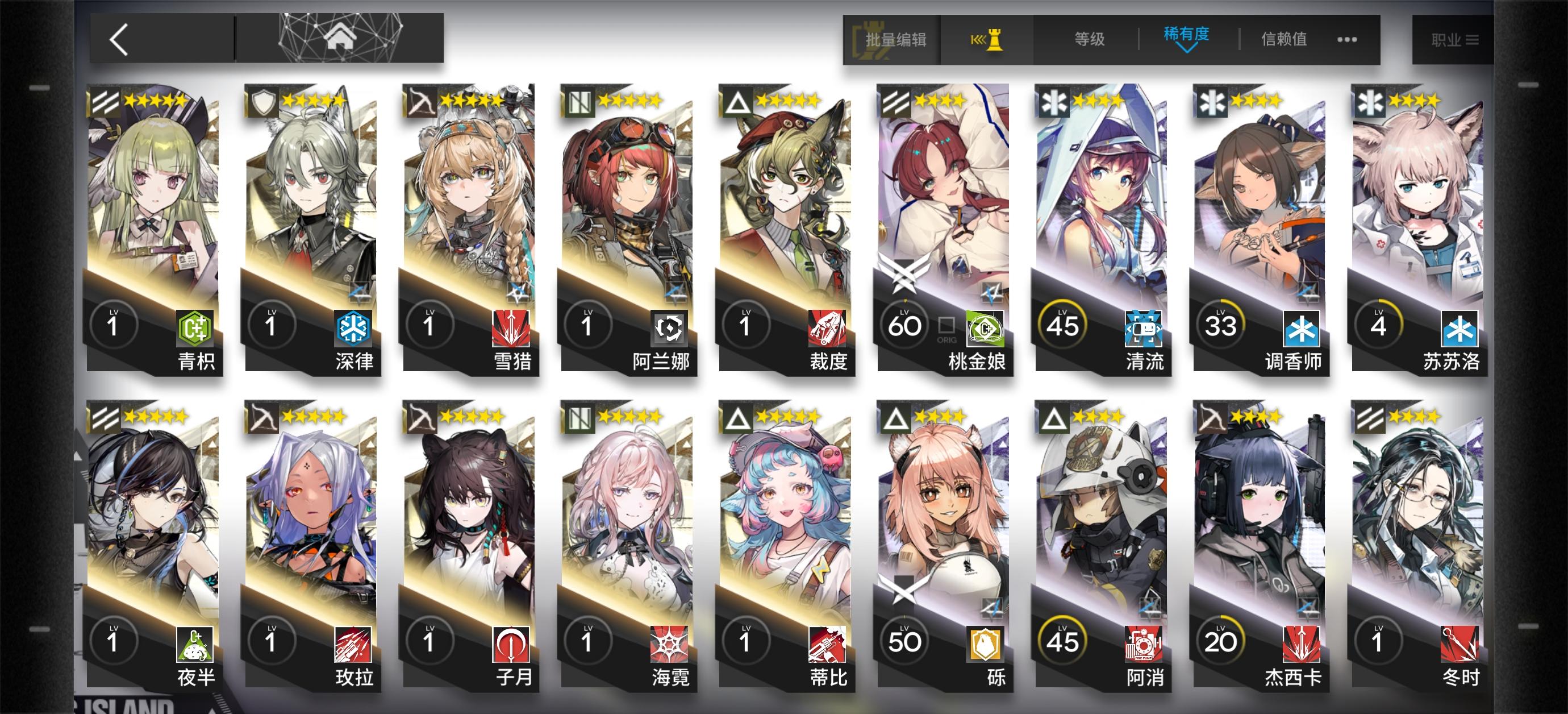1568x714 pixels.
Task: Click 桃金娘's level 60 progress ring
Action: click(904, 325)
